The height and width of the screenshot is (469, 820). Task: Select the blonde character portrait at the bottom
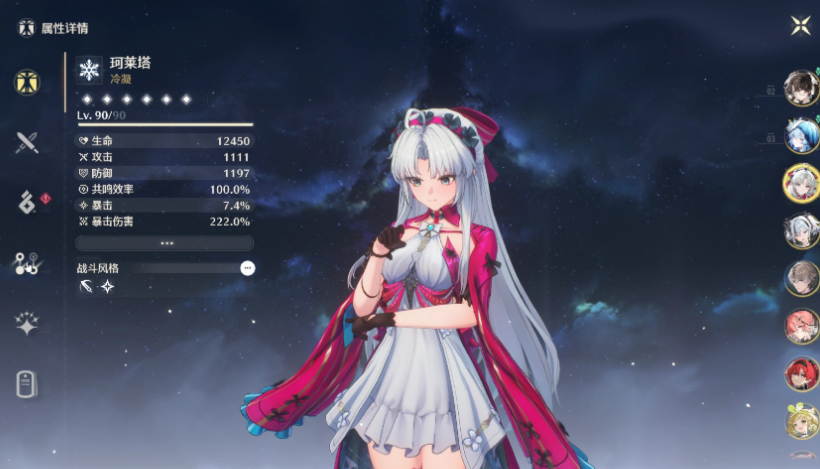pos(801,421)
